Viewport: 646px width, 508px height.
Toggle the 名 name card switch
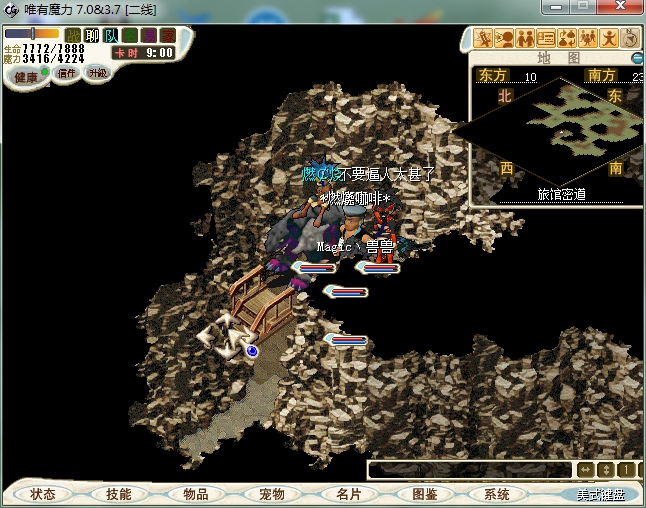[130, 35]
